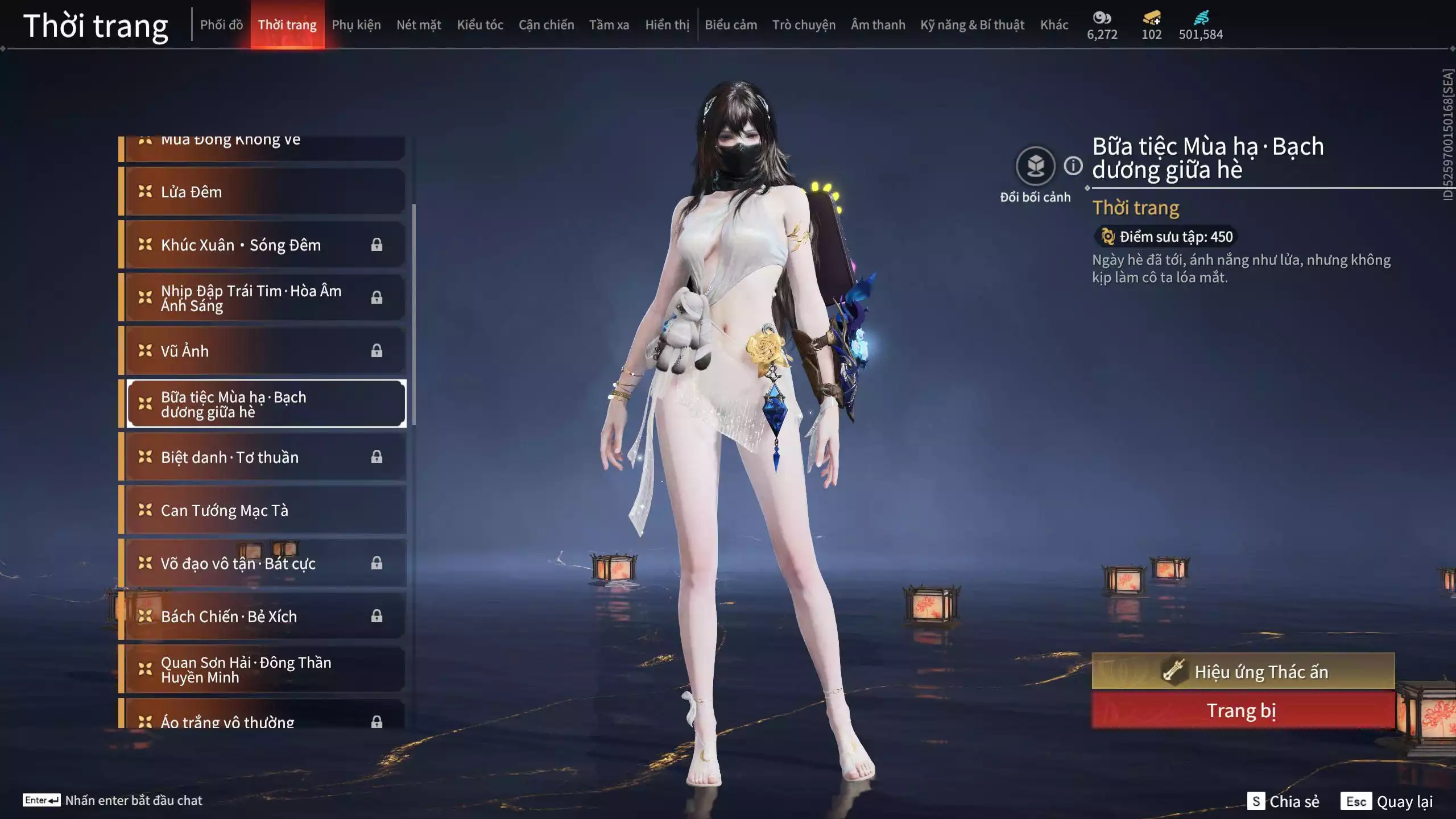Image resolution: width=1456 pixels, height=819 pixels.
Task: Go to the Kiểu tóc tab
Action: tap(480, 25)
